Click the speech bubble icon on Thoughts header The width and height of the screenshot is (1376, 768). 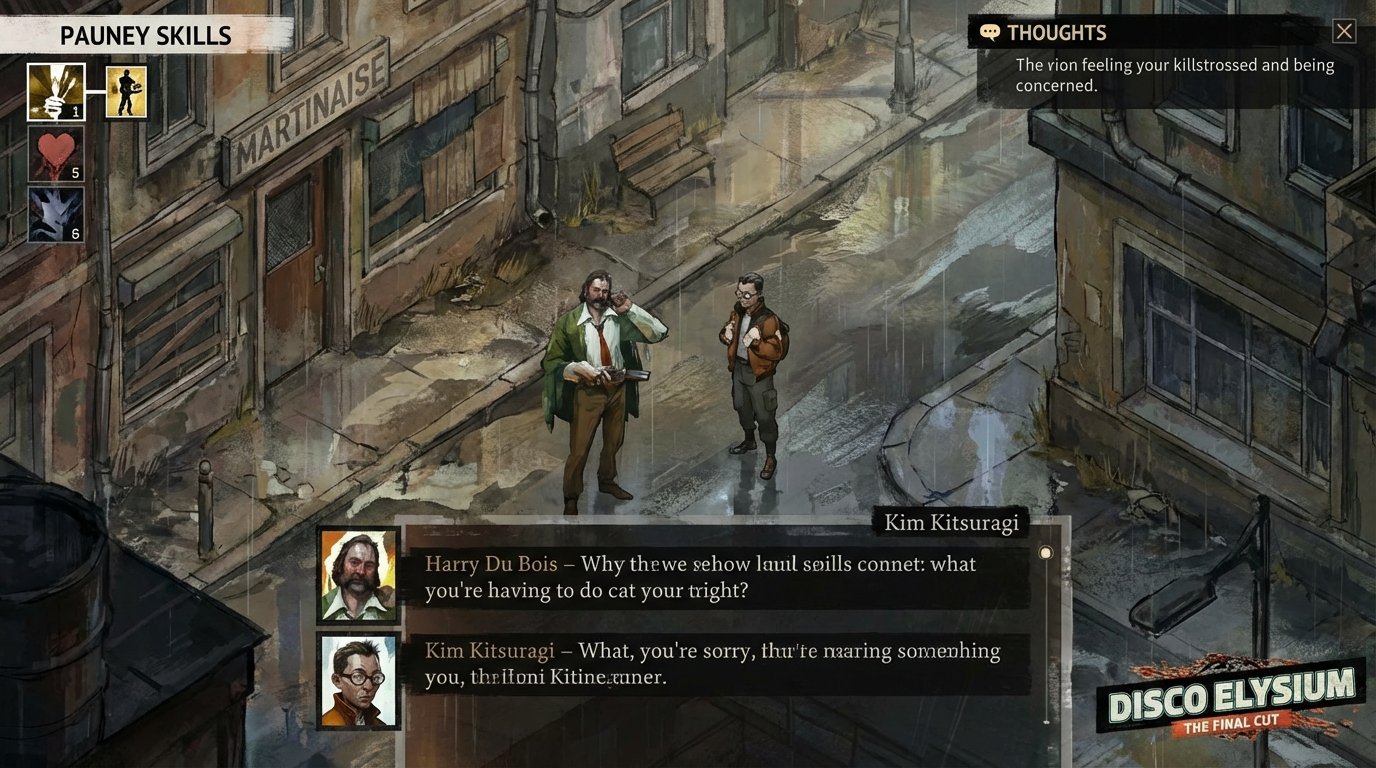point(989,31)
